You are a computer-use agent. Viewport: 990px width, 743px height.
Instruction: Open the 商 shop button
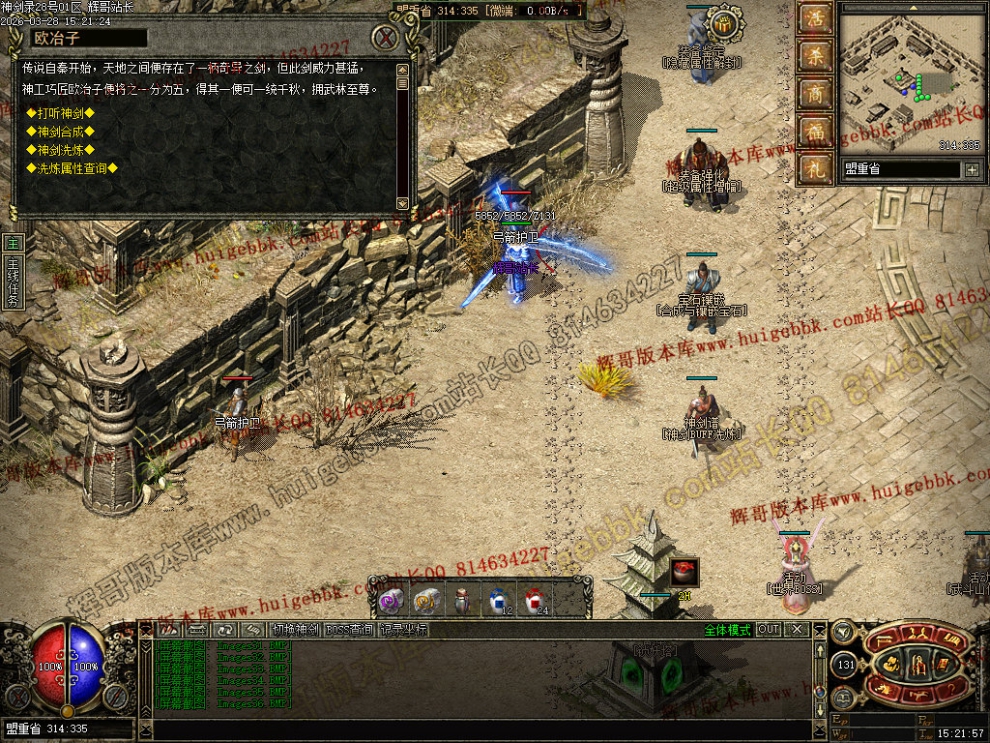click(x=815, y=95)
